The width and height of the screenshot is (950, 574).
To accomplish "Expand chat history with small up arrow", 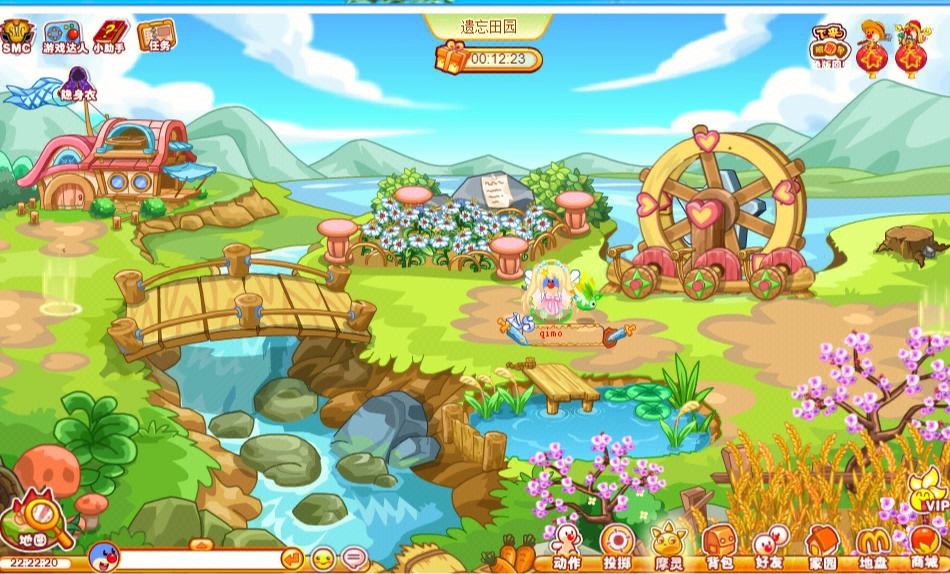I will click(200, 545).
